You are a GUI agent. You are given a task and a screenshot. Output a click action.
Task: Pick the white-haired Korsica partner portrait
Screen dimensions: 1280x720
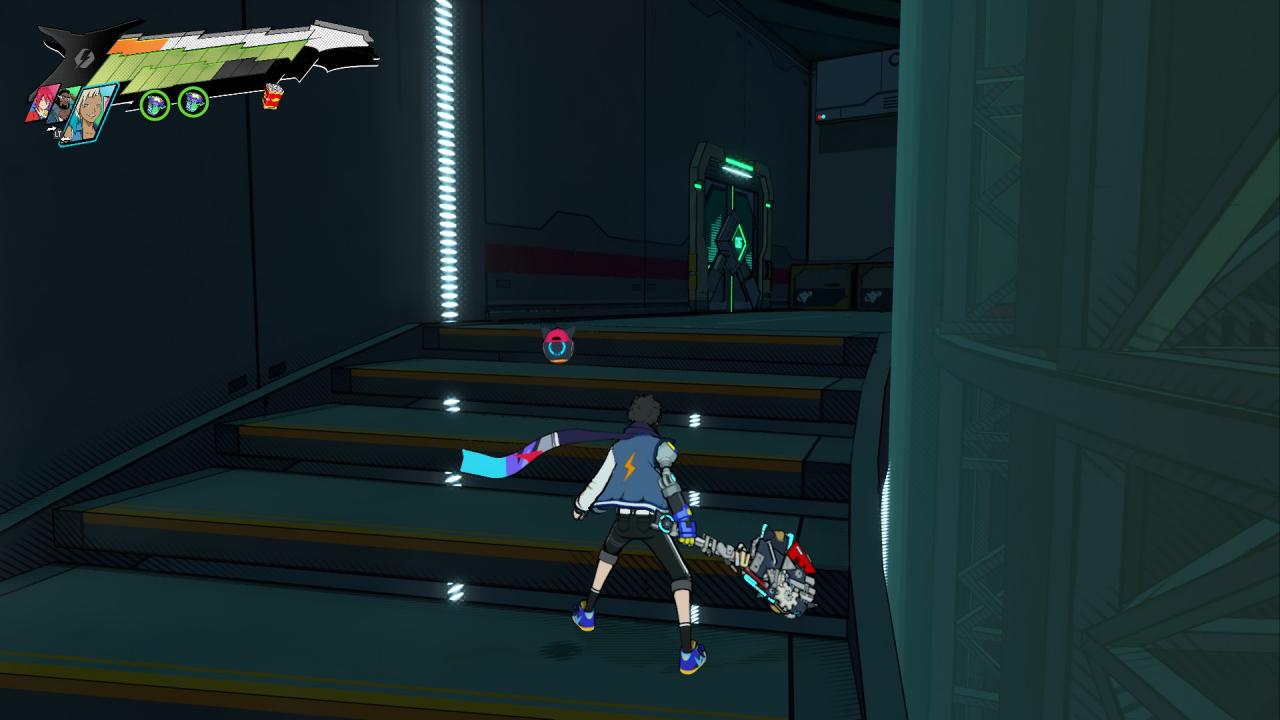tap(88, 114)
